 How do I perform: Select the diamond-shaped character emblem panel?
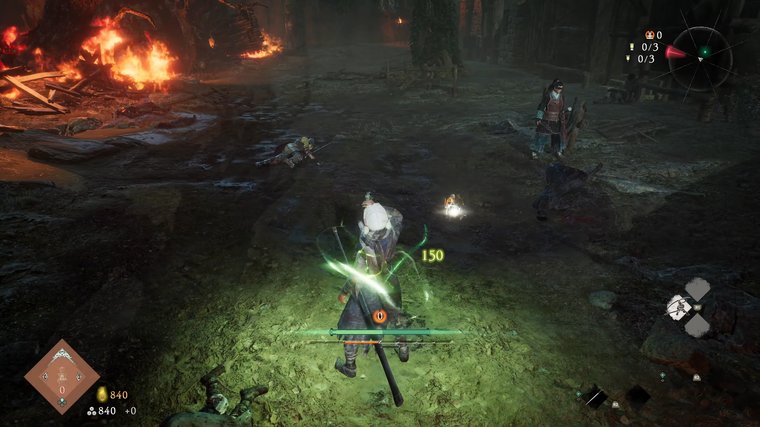(x=61, y=376)
